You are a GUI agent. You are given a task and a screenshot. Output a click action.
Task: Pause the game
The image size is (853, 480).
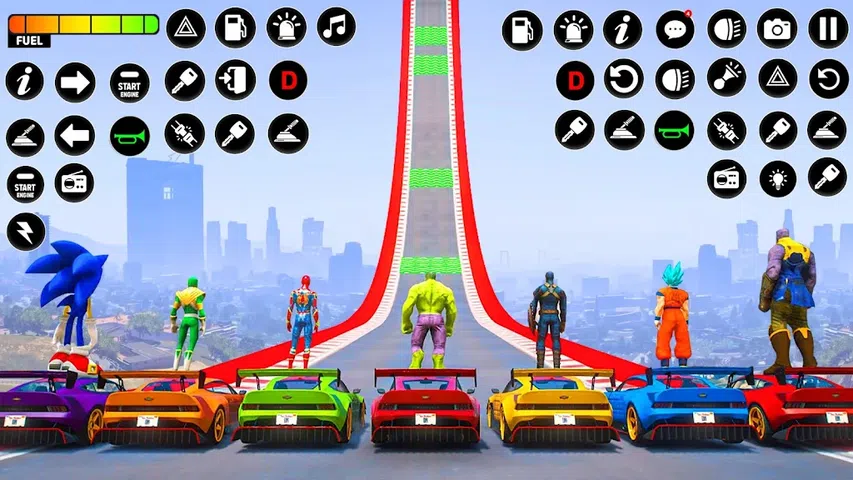coord(828,29)
